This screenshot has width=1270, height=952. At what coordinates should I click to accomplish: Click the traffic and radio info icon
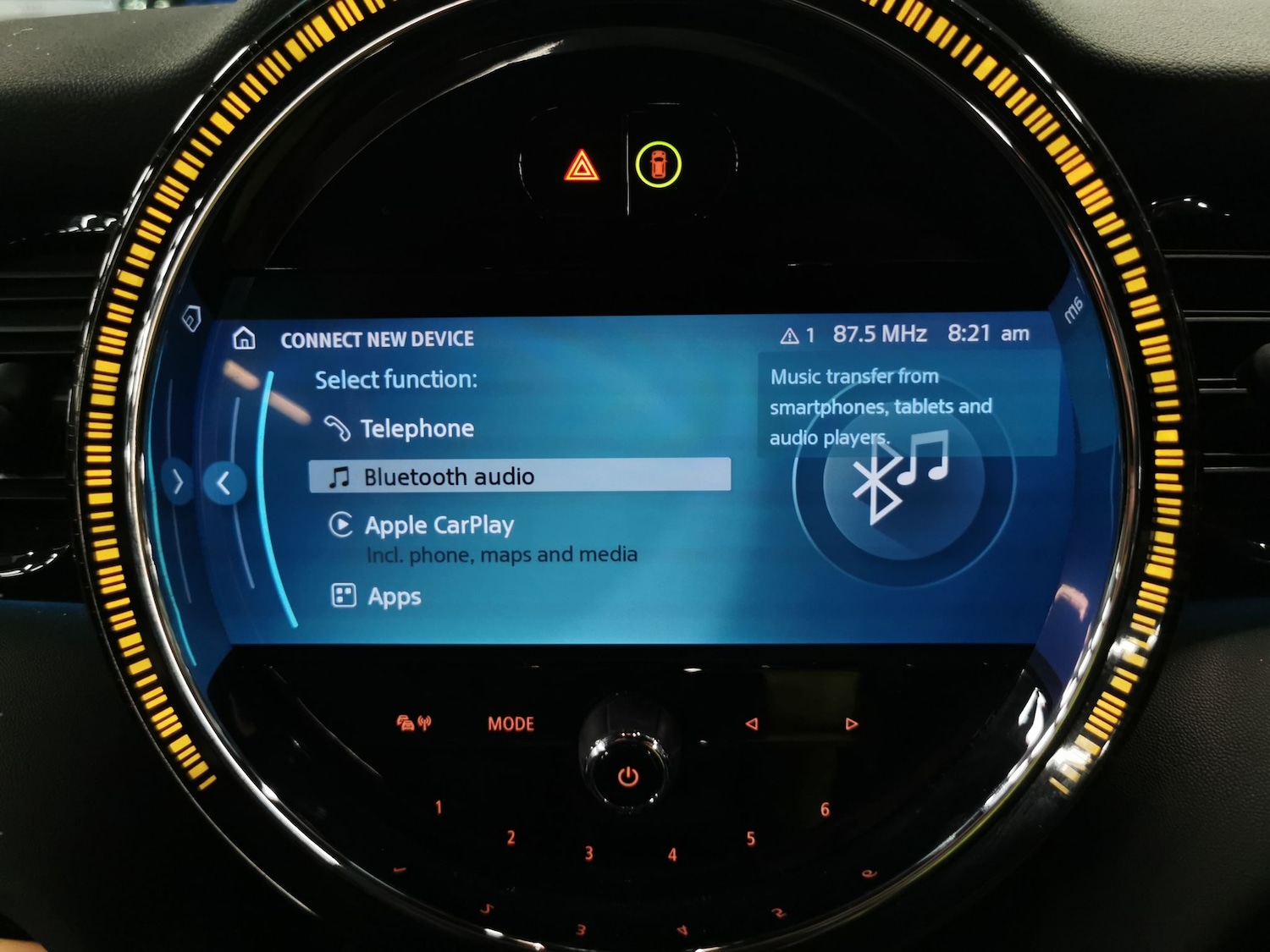[413, 723]
